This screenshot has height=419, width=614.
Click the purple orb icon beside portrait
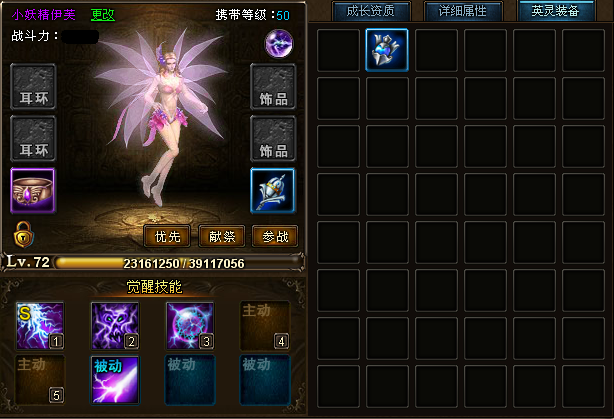[x=278, y=43]
